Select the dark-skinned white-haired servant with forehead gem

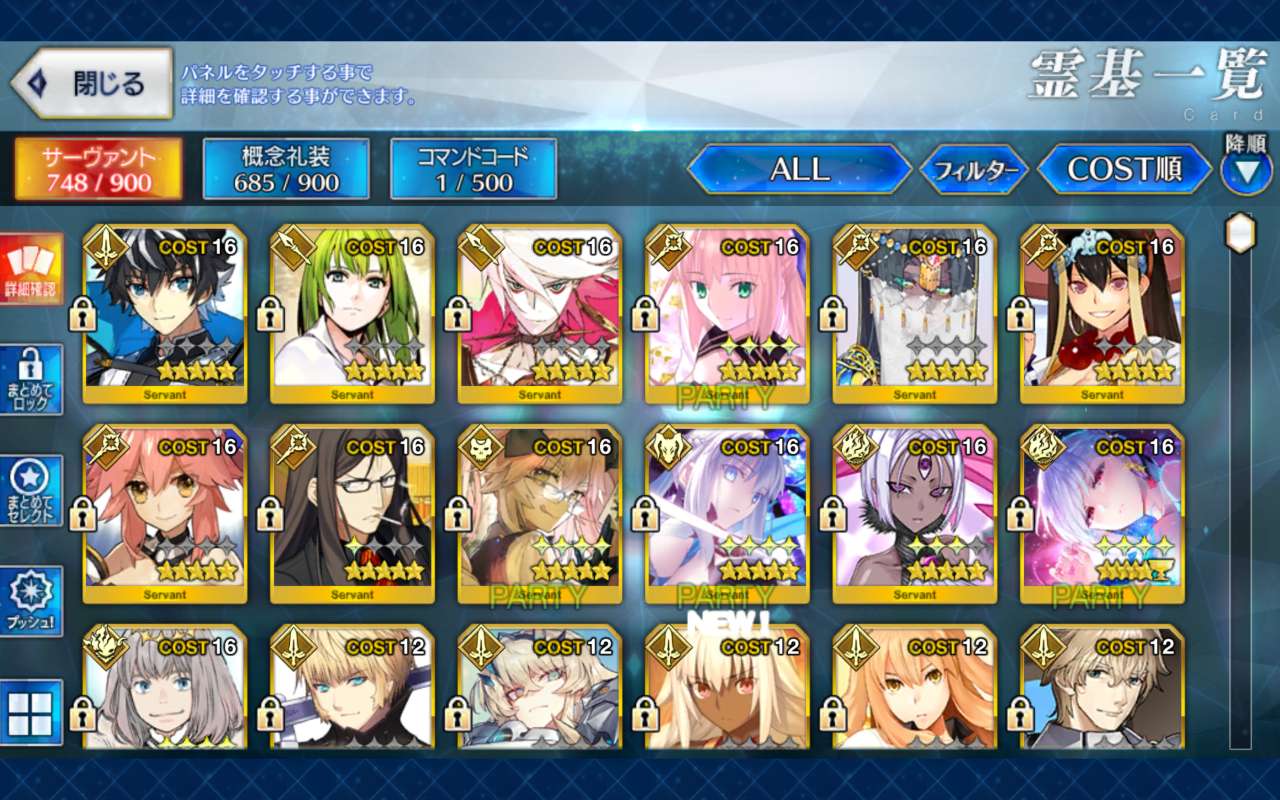pyautogui.click(x=915, y=514)
